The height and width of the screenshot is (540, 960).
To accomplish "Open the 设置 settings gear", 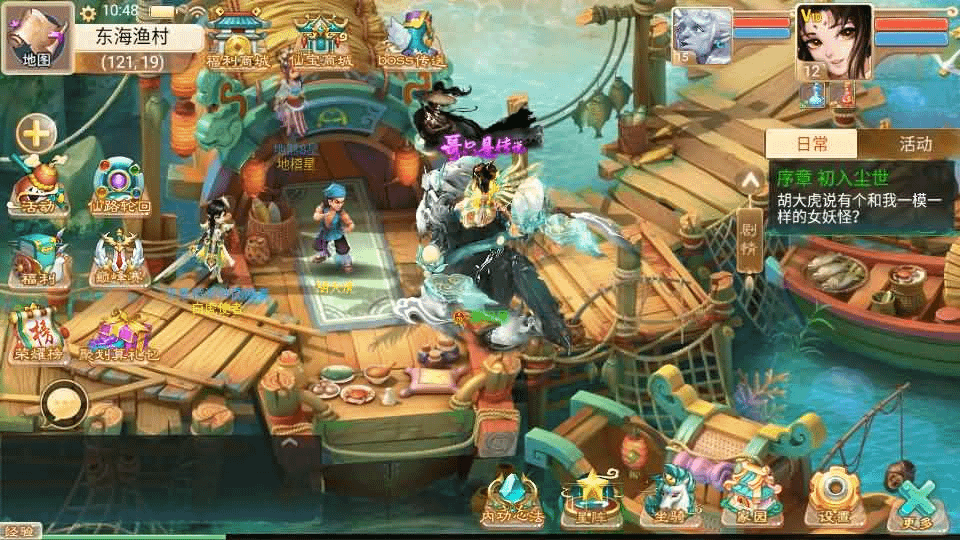I will click(x=833, y=496).
